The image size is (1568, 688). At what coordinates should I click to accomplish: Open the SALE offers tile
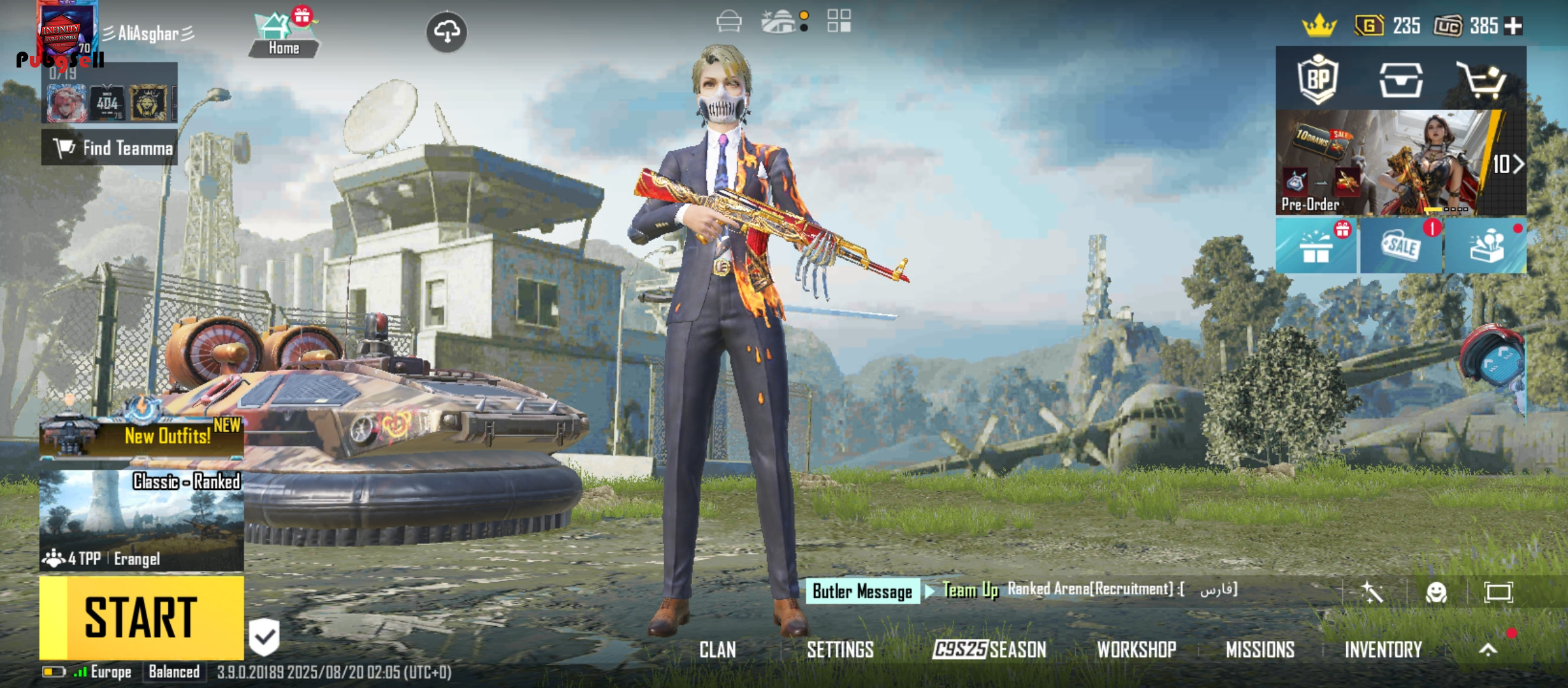pos(1401,247)
